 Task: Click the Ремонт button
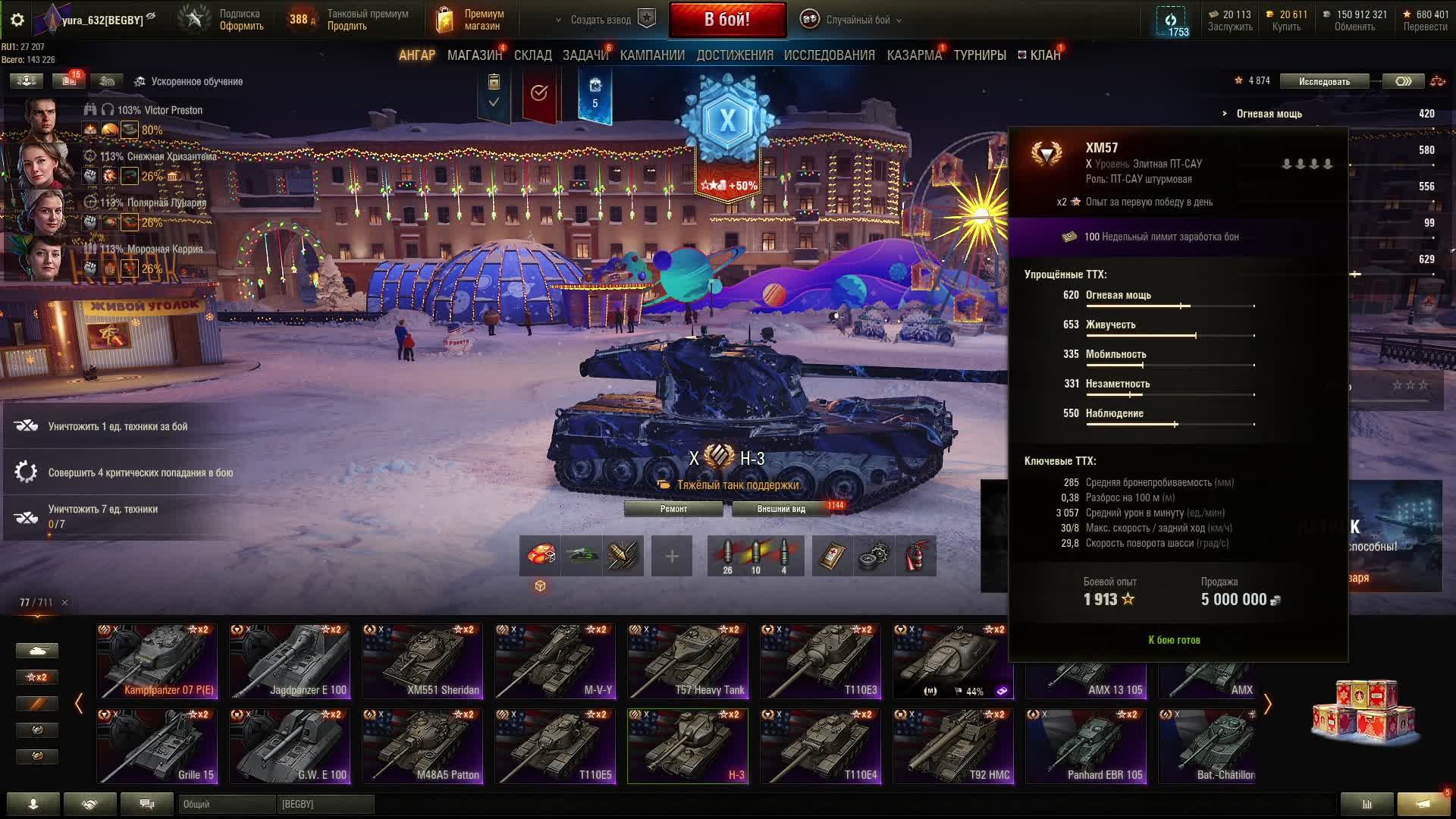[x=673, y=509]
